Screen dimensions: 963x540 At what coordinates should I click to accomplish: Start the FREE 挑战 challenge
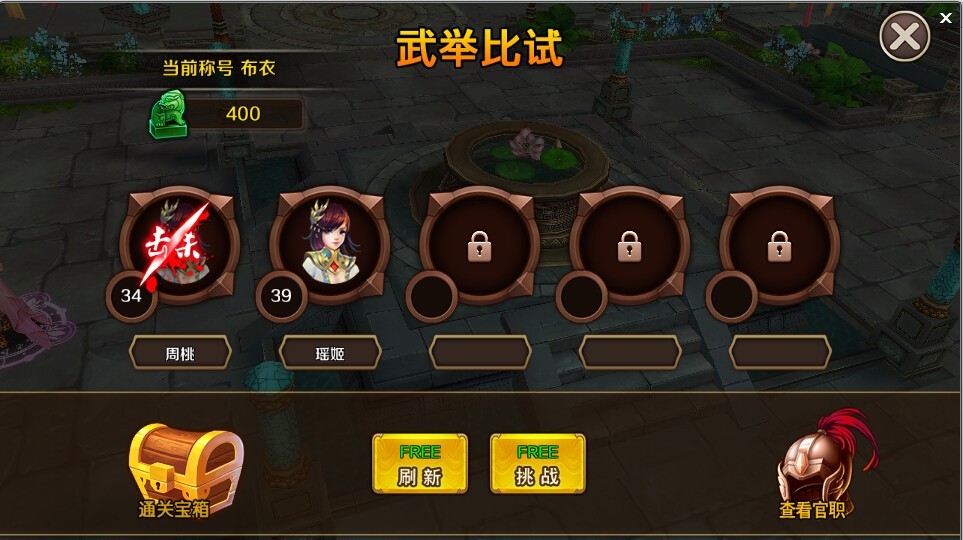(x=537, y=464)
